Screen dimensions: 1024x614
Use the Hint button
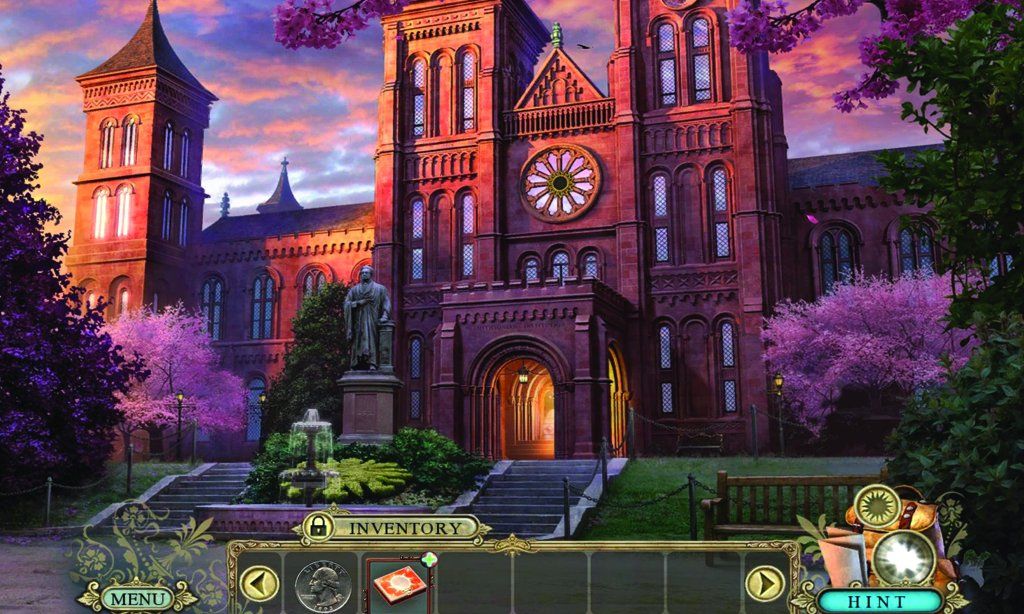click(x=880, y=601)
